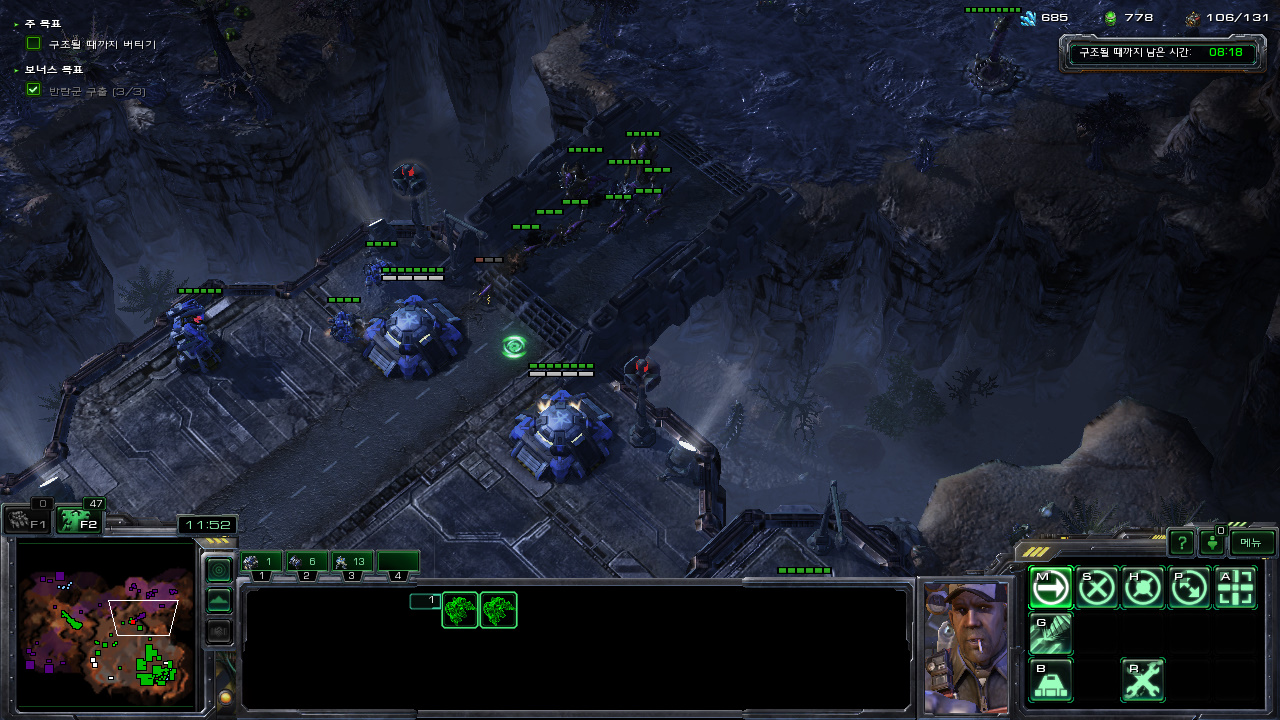The image size is (1280, 720).
Task: Open the question-mark help button
Action: (x=1182, y=543)
